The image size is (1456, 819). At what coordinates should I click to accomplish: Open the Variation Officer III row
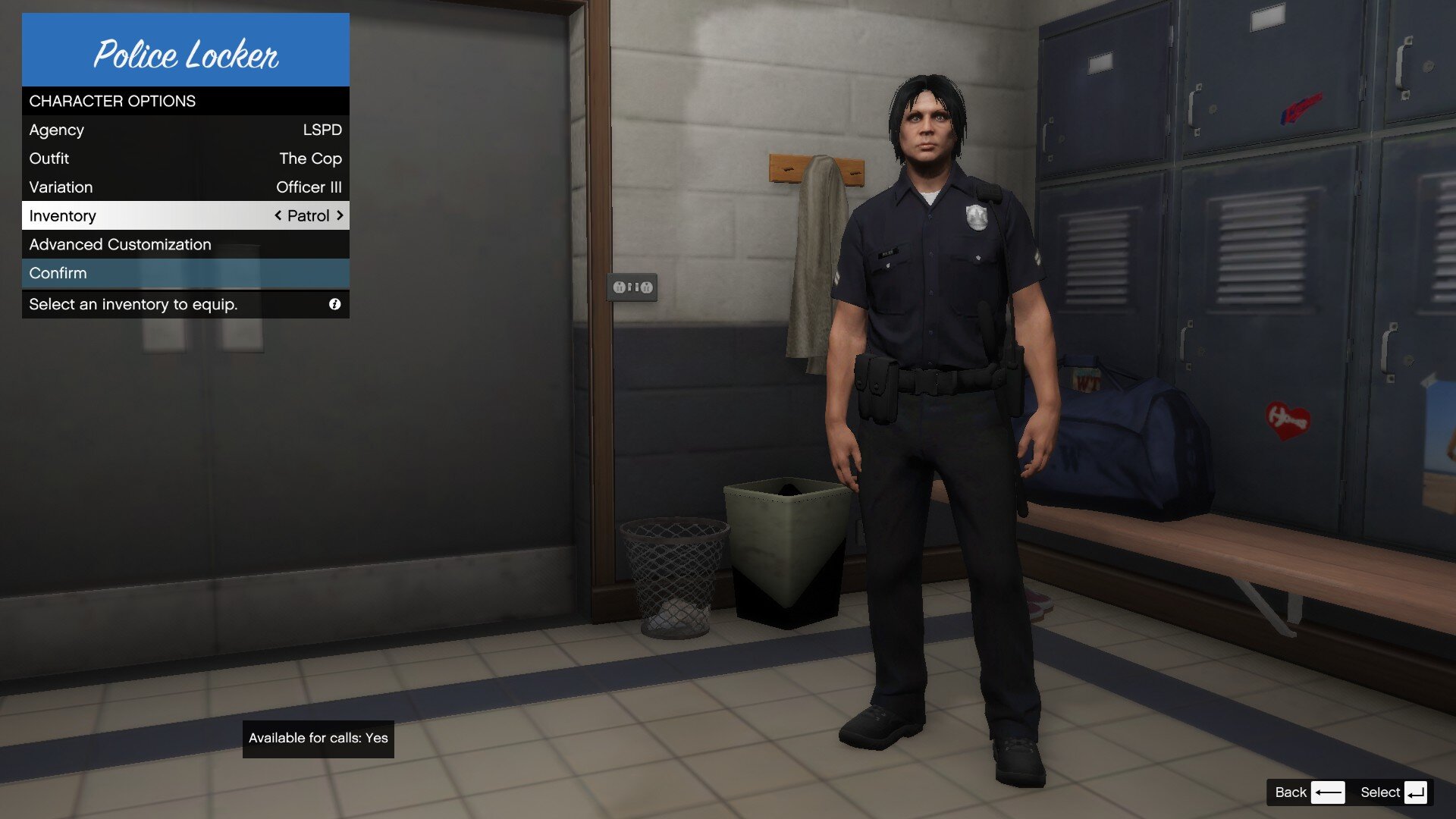[185, 187]
